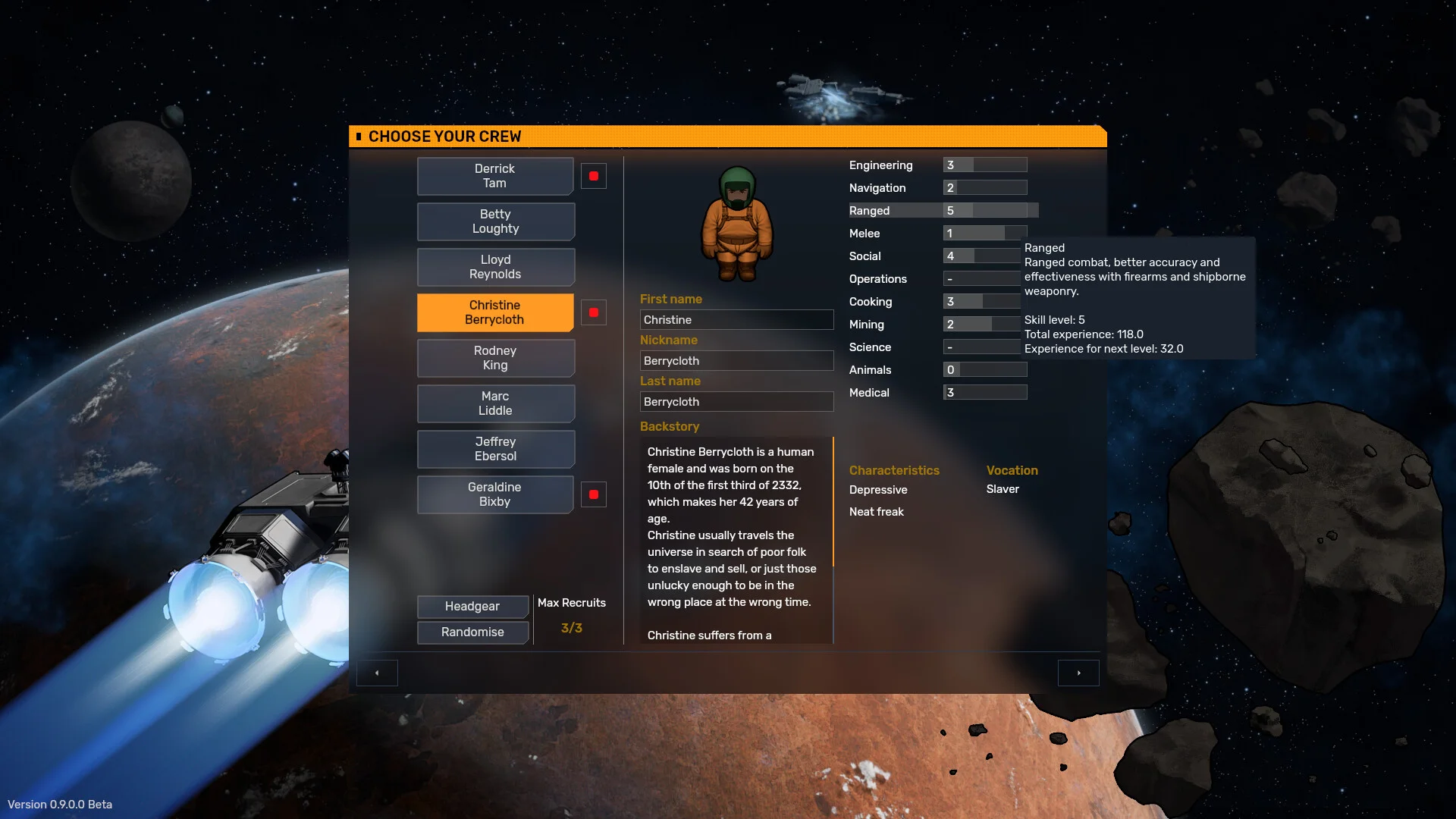Select the Ranged skill row
The height and width of the screenshot is (819, 1456).
940,211
